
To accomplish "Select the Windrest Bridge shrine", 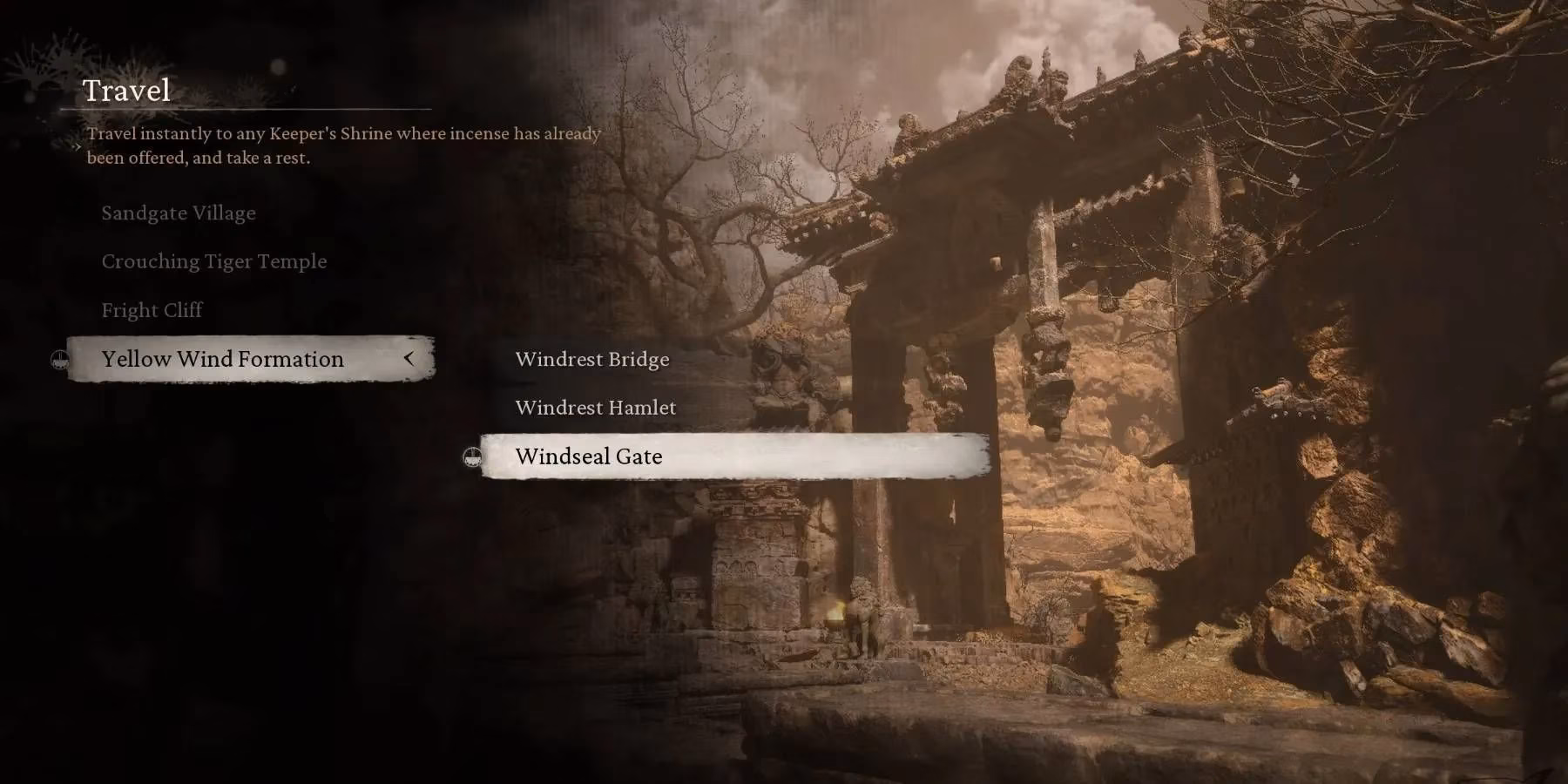I will [592, 359].
